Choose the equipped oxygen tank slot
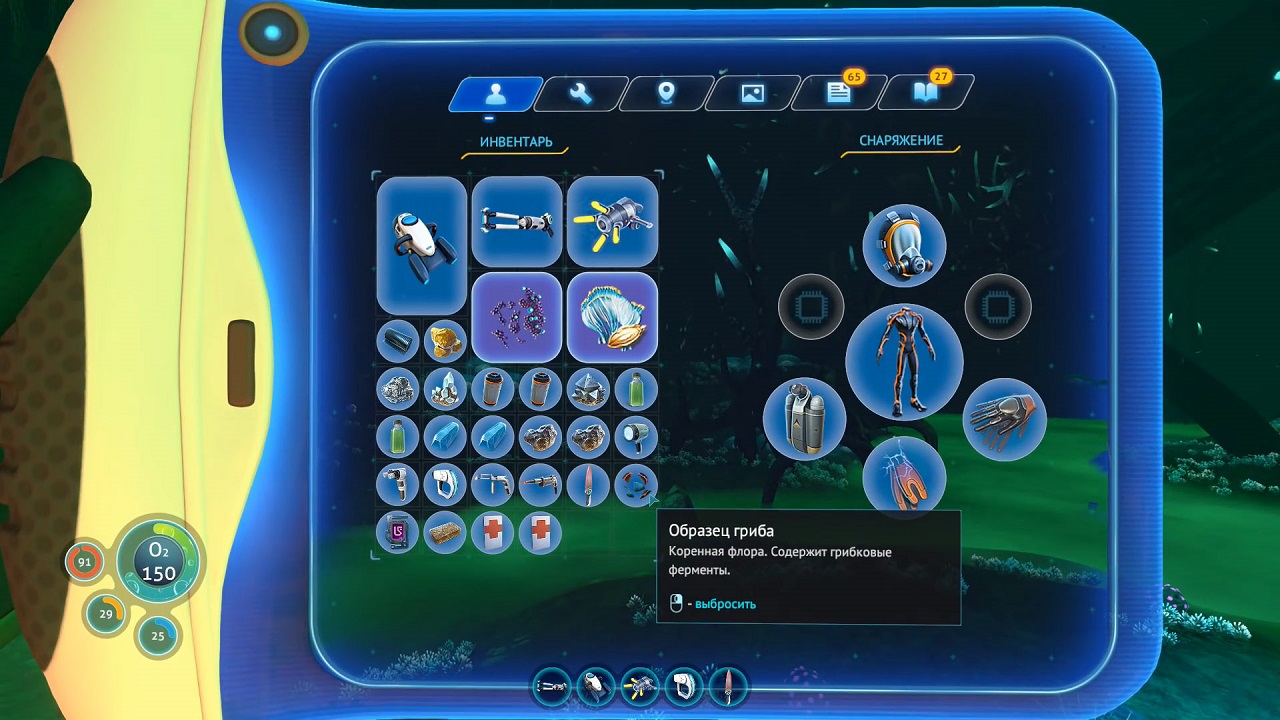This screenshot has width=1280, height=720. click(804, 418)
